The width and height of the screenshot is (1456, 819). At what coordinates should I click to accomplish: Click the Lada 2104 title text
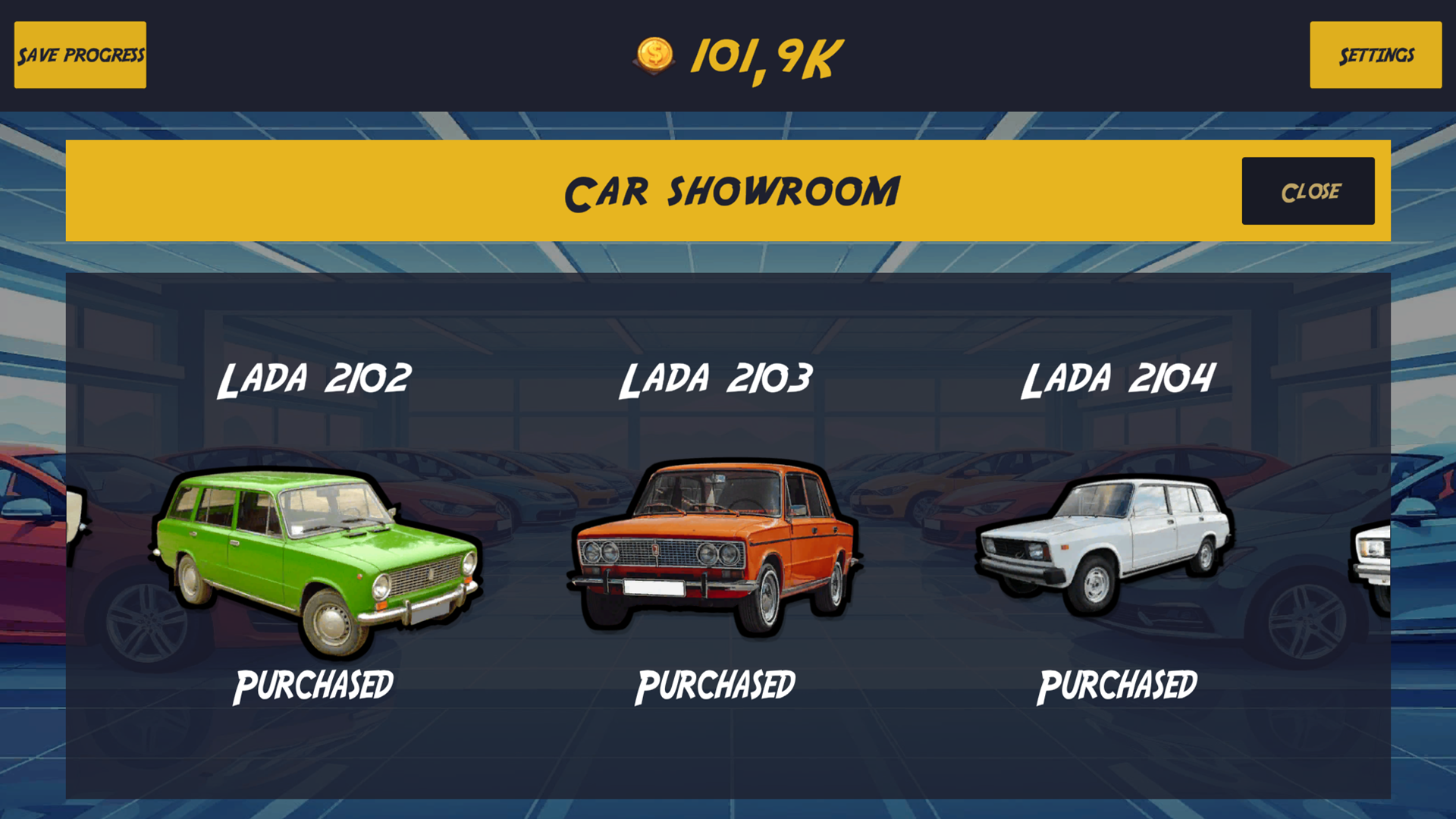(1120, 379)
